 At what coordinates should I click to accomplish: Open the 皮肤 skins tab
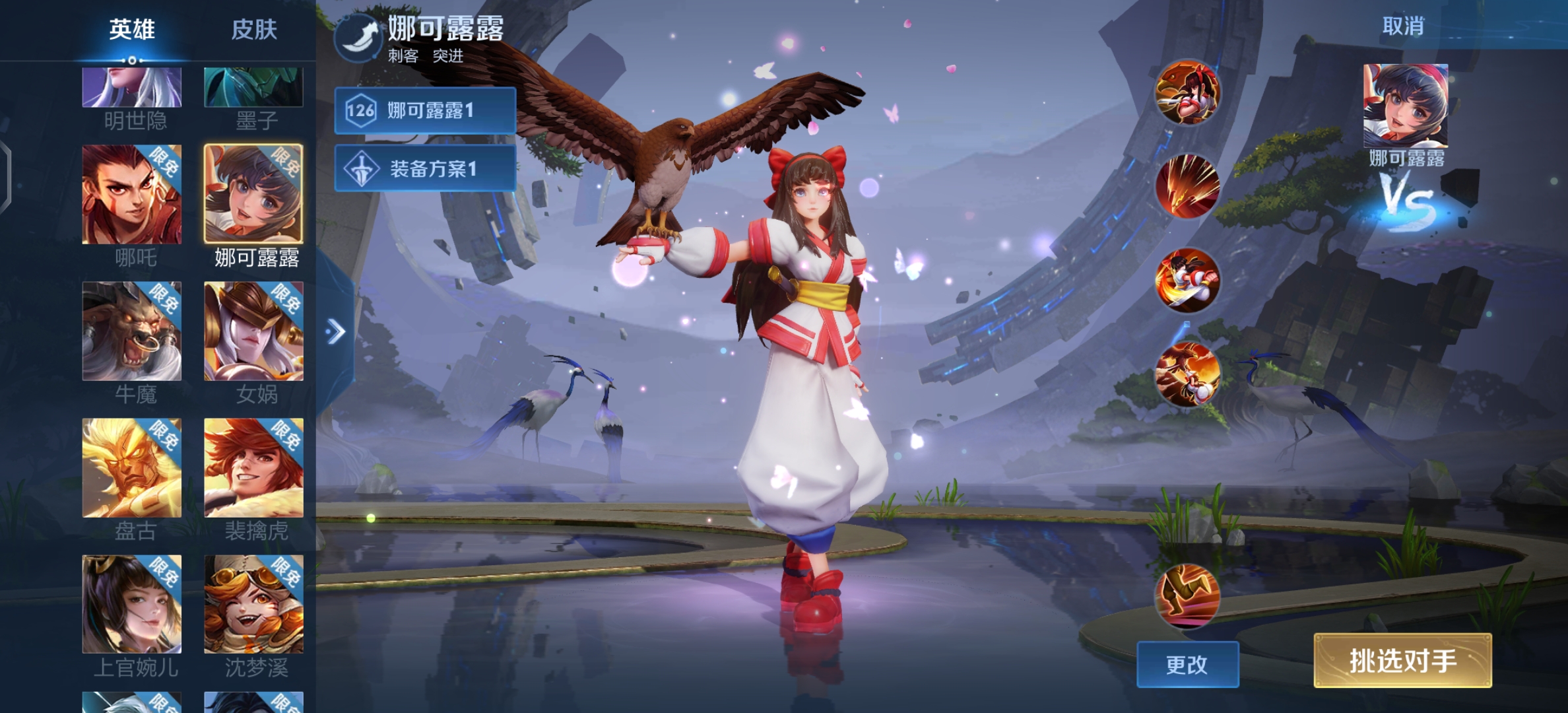point(254,30)
